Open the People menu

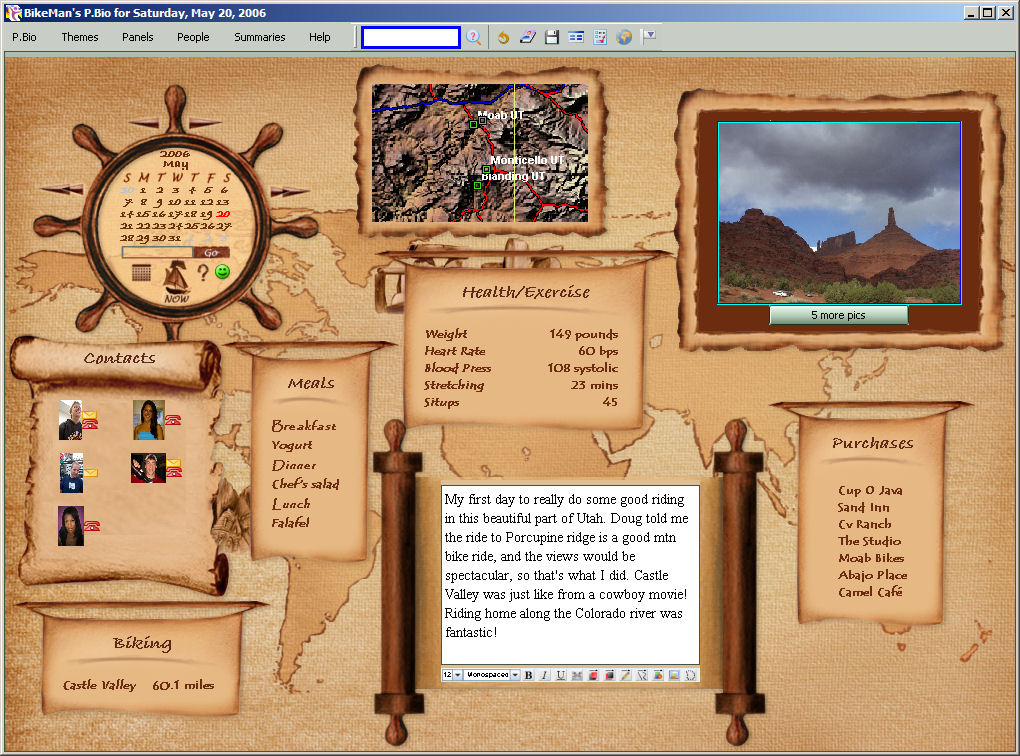193,37
